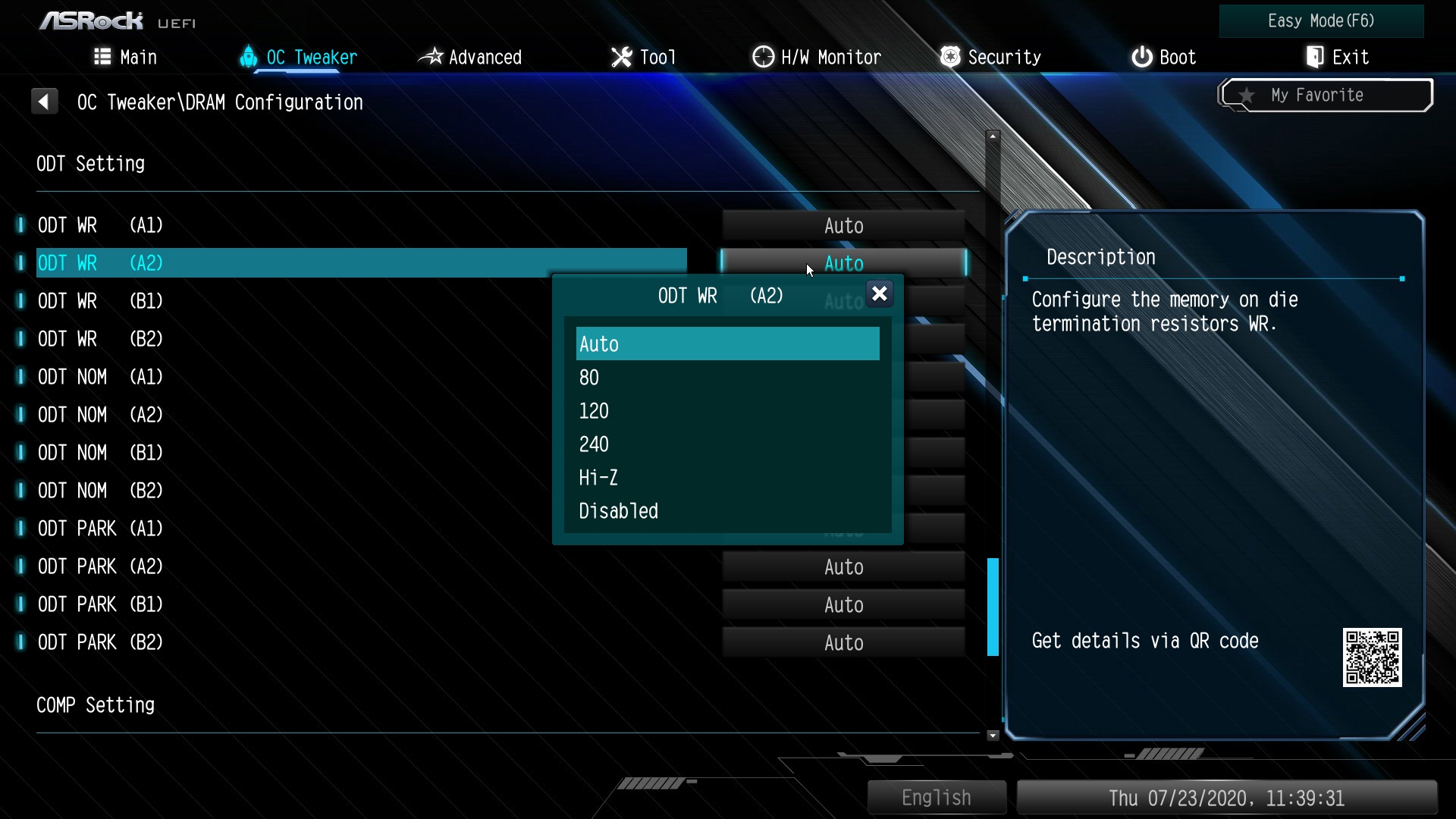Viewport: 1456px width, 819px height.
Task: Open the ODT PARK (B2) Auto dropdown
Action: point(843,643)
